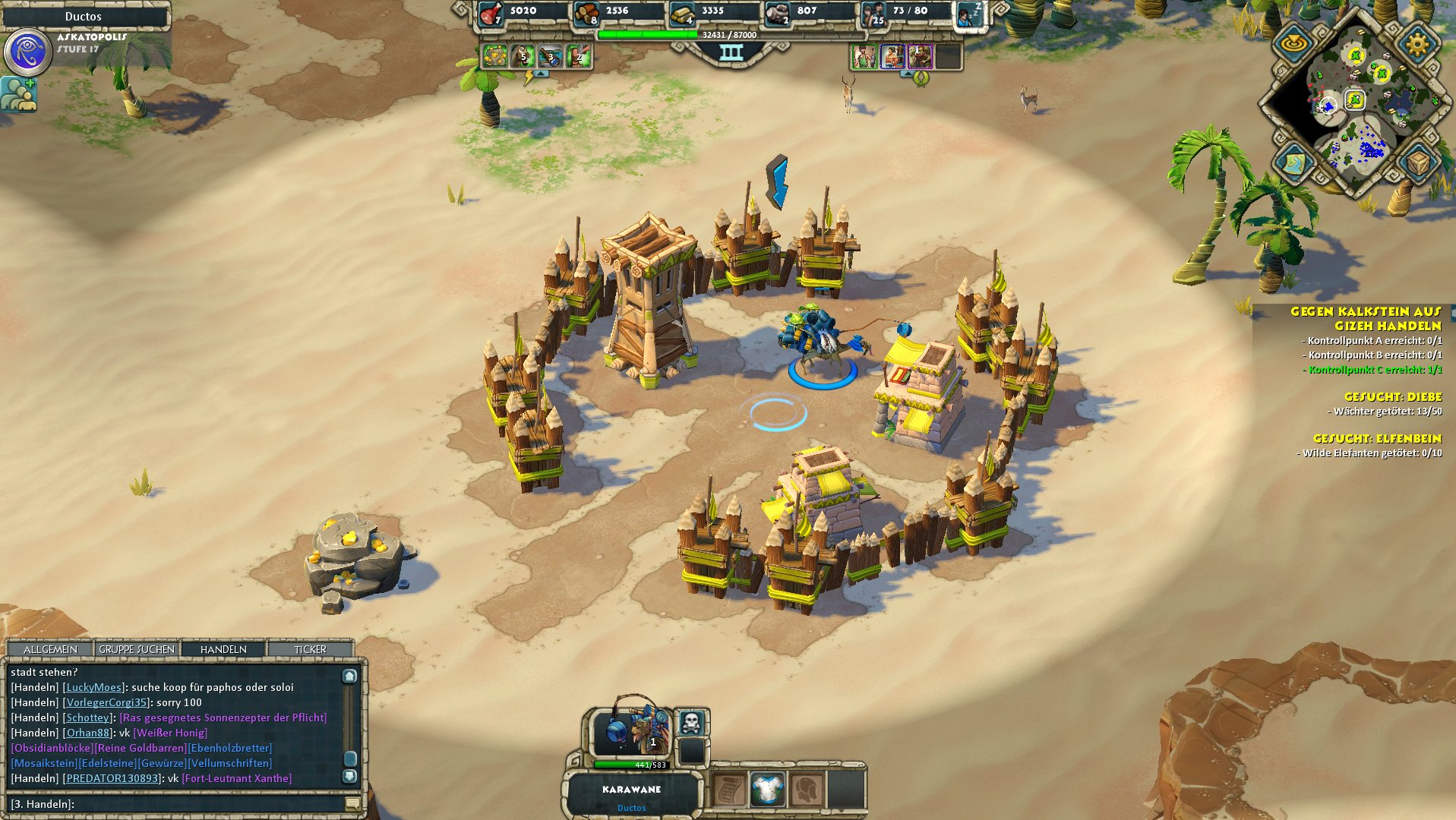1456x820 pixels.
Task: Open the Gegen Kalkstein aus Gizeh quest
Action: [1365, 318]
